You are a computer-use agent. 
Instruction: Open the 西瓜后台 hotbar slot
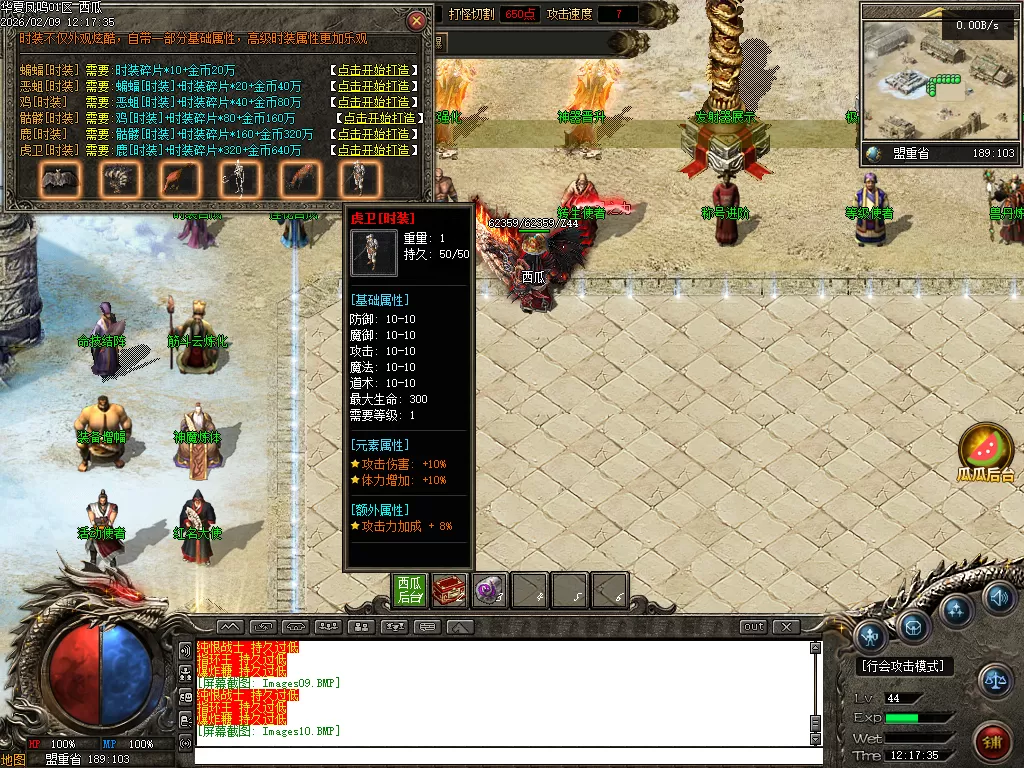[x=410, y=590]
